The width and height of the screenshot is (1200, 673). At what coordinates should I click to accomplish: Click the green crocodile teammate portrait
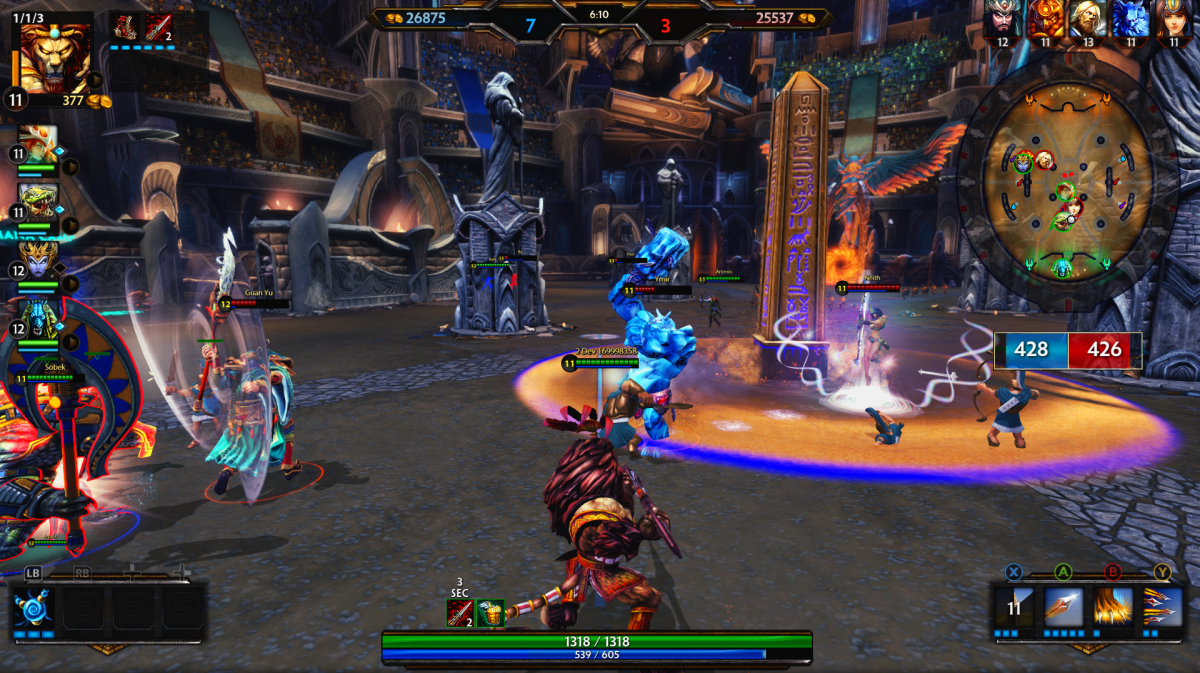[x=39, y=203]
